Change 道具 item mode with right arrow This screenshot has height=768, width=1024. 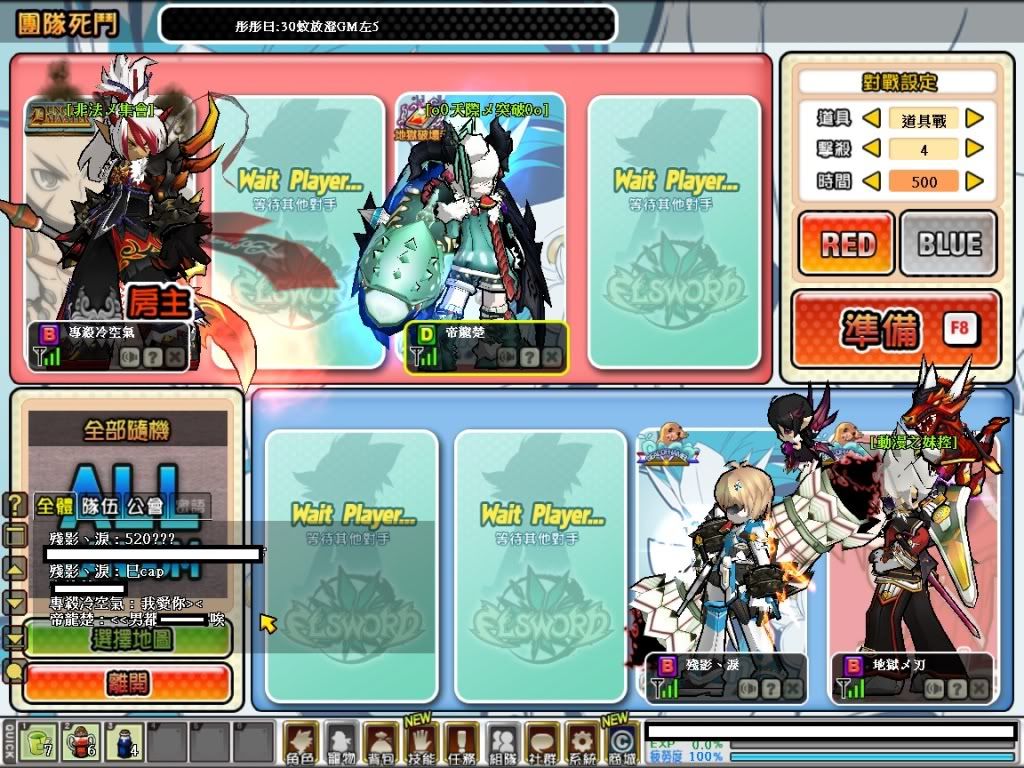(973, 119)
